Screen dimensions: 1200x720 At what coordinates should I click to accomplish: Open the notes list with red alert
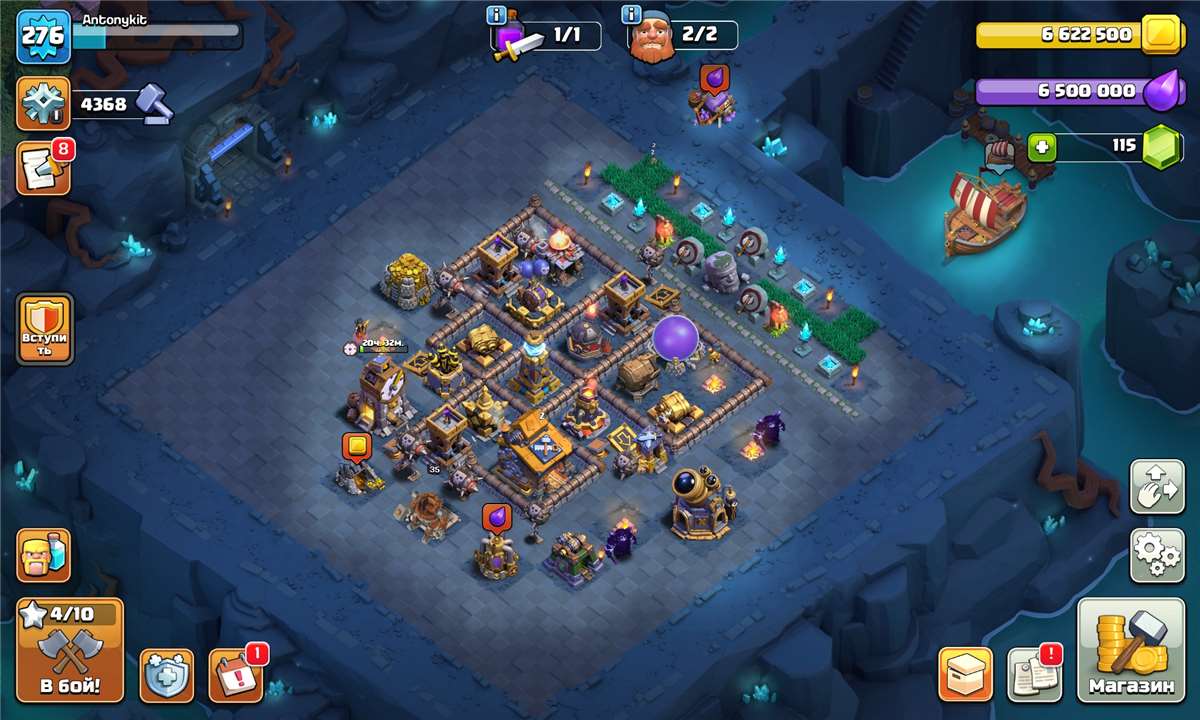(x=1033, y=675)
